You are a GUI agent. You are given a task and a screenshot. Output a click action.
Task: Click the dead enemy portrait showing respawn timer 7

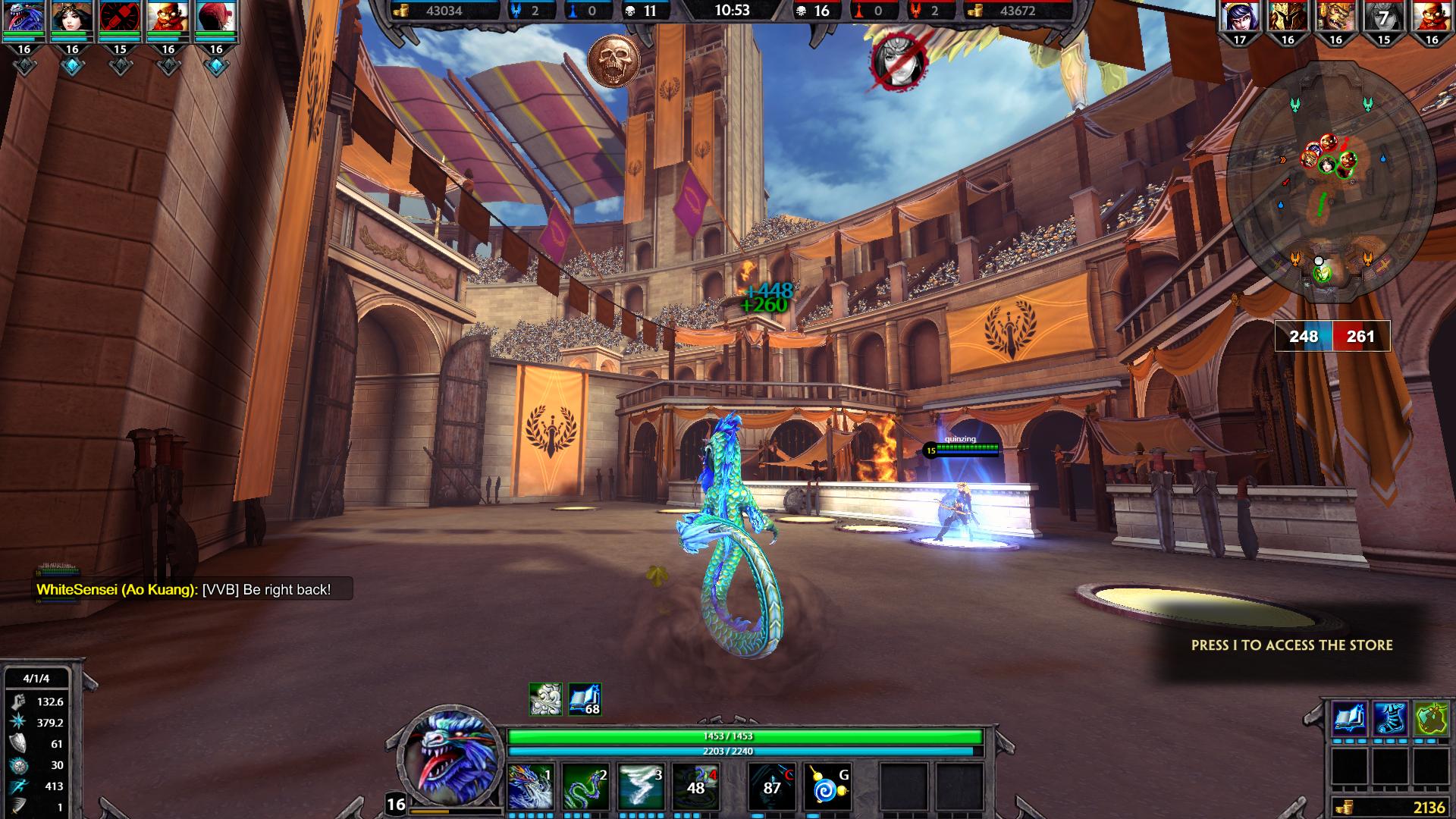(1384, 17)
